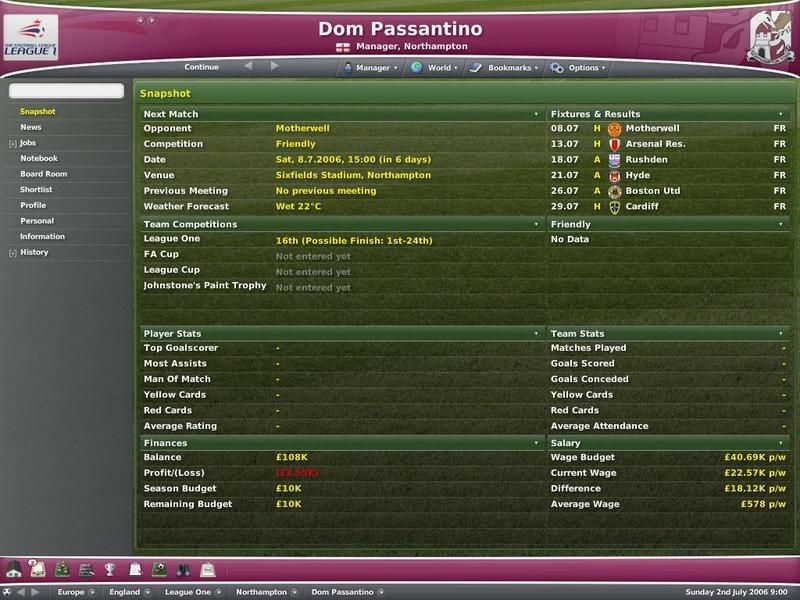Open the Shortlist page
Screen dimensions: 800x600
click(x=36, y=189)
